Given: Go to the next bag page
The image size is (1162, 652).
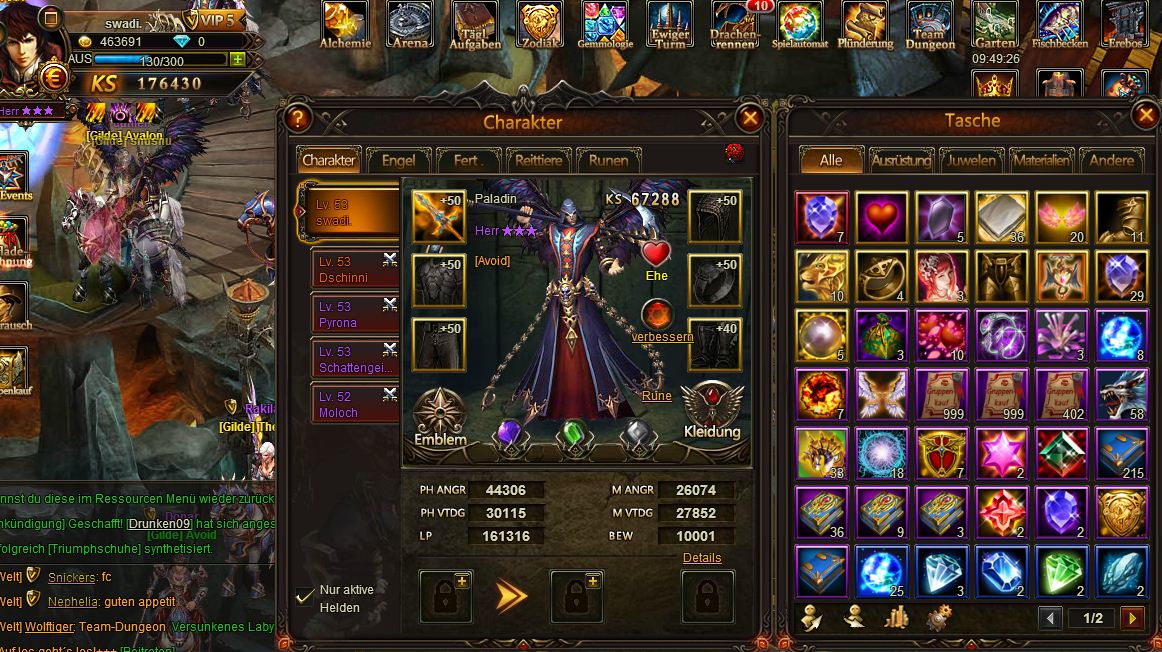Looking at the screenshot, I should pyautogui.click(x=1132, y=619).
